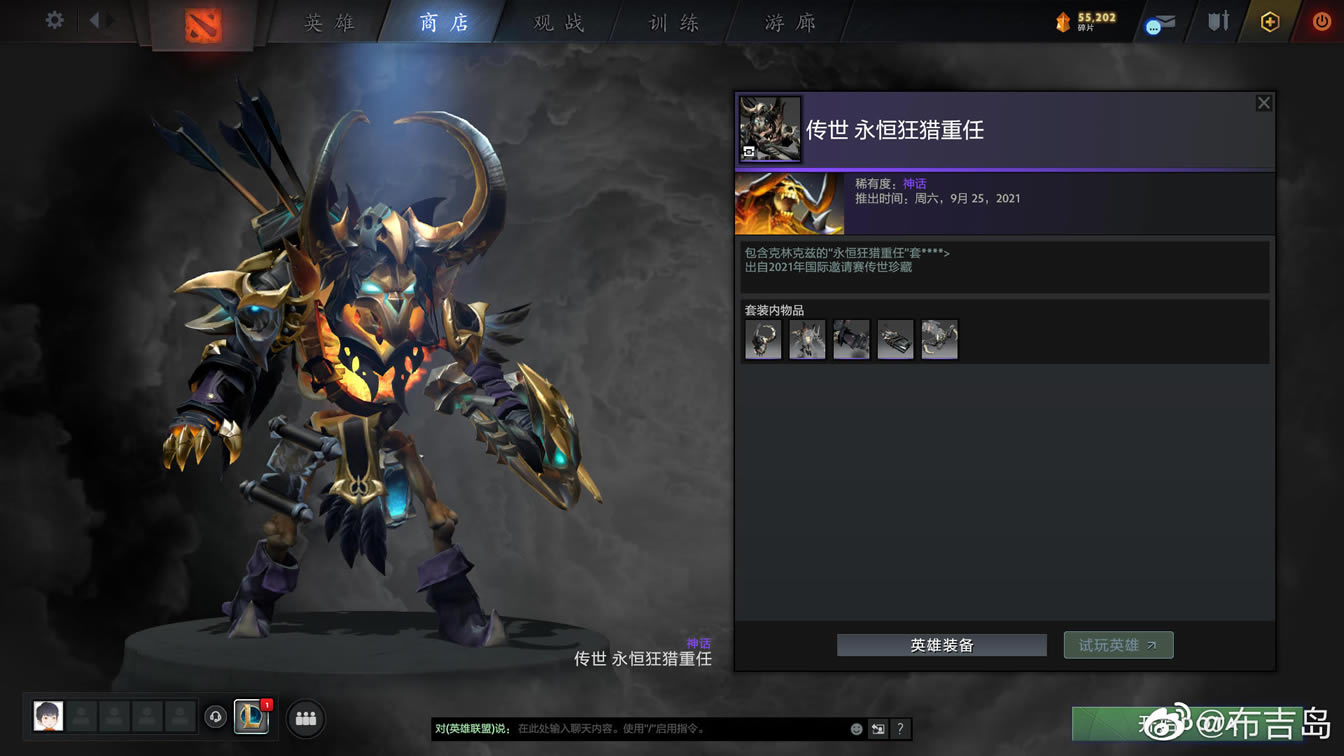Click the 神话 rarity link

click(915, 182)
